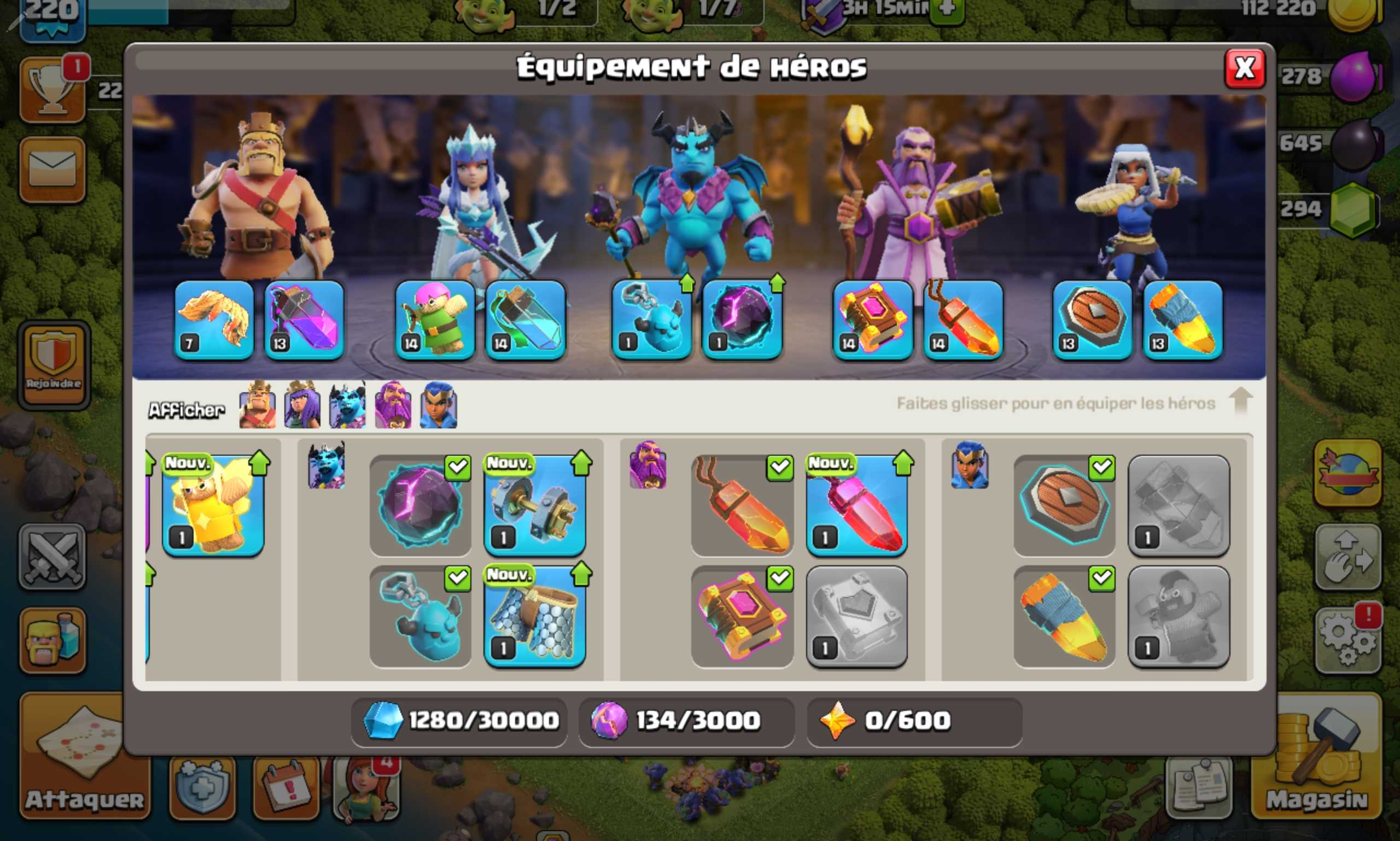
Task: Toggle the checkmark on the Eternal Tome equipment
Action: point(780,578)
